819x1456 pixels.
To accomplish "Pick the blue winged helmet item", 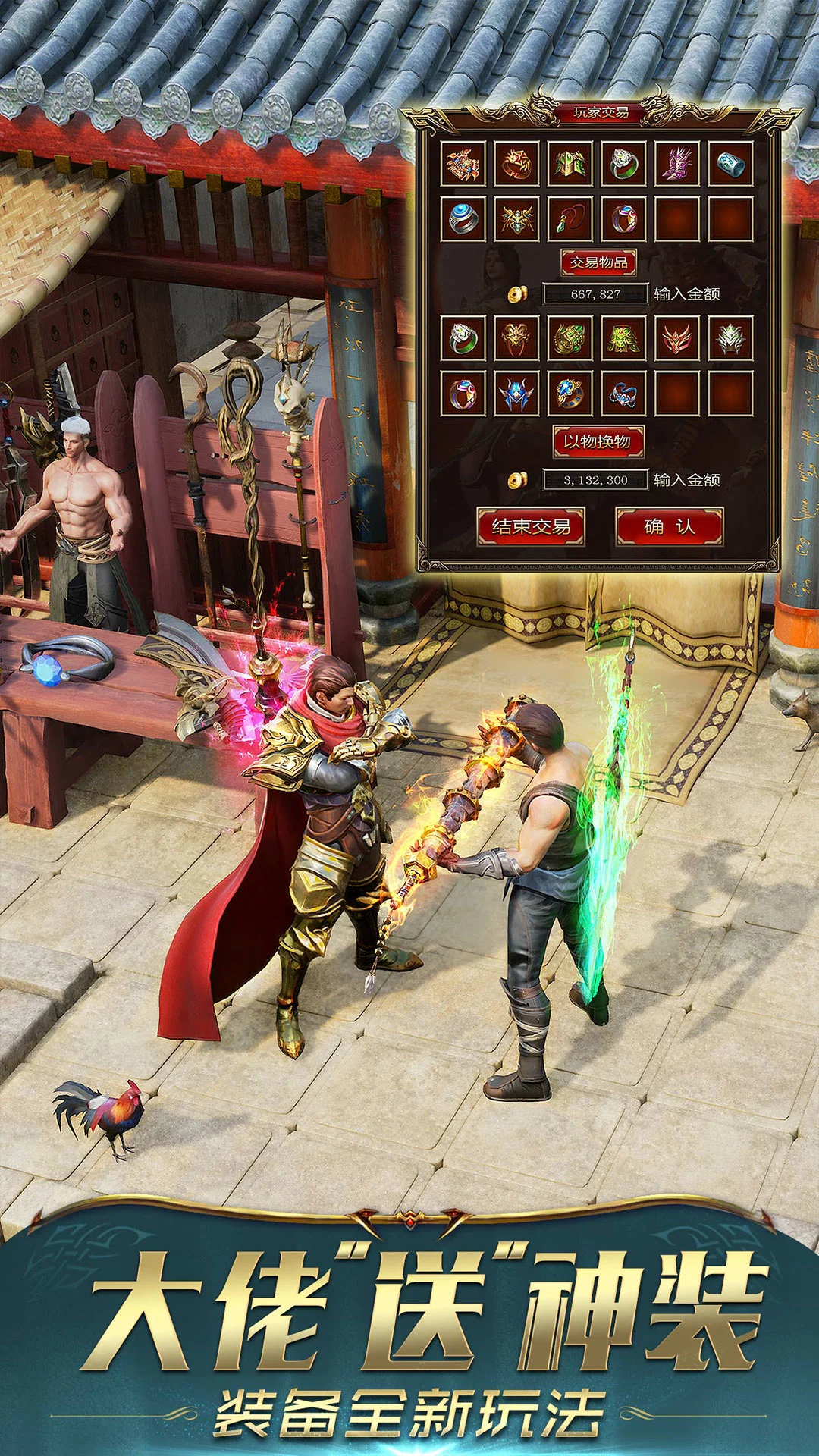I will [516, 393].
